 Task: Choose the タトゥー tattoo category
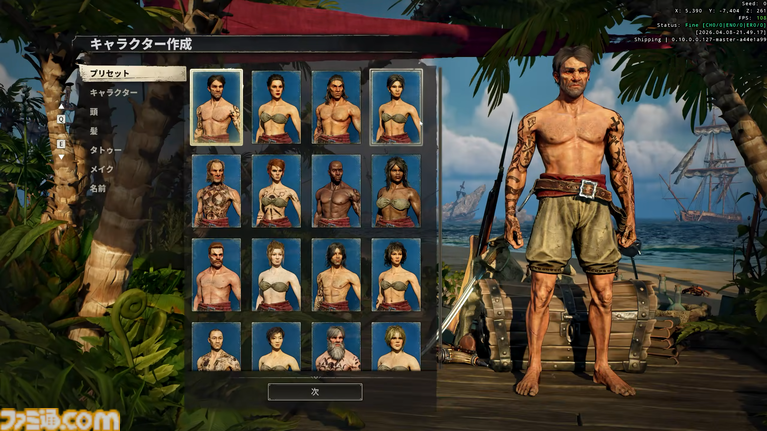pyautogui.click(x=106, y=150)
